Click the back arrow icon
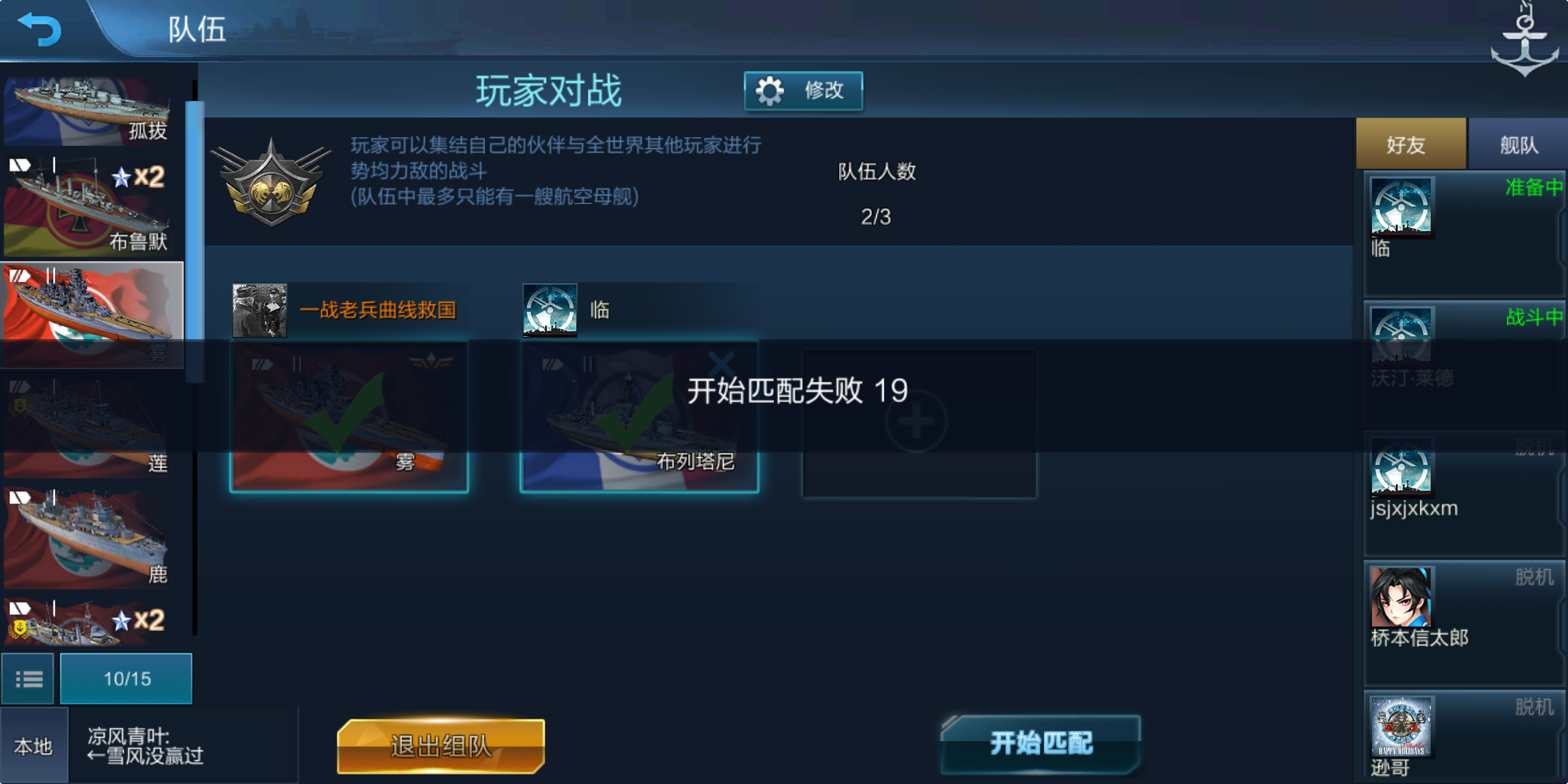The width and height of the screenshot is (1568, 784). pyautogui.click(x=40, y=29)
